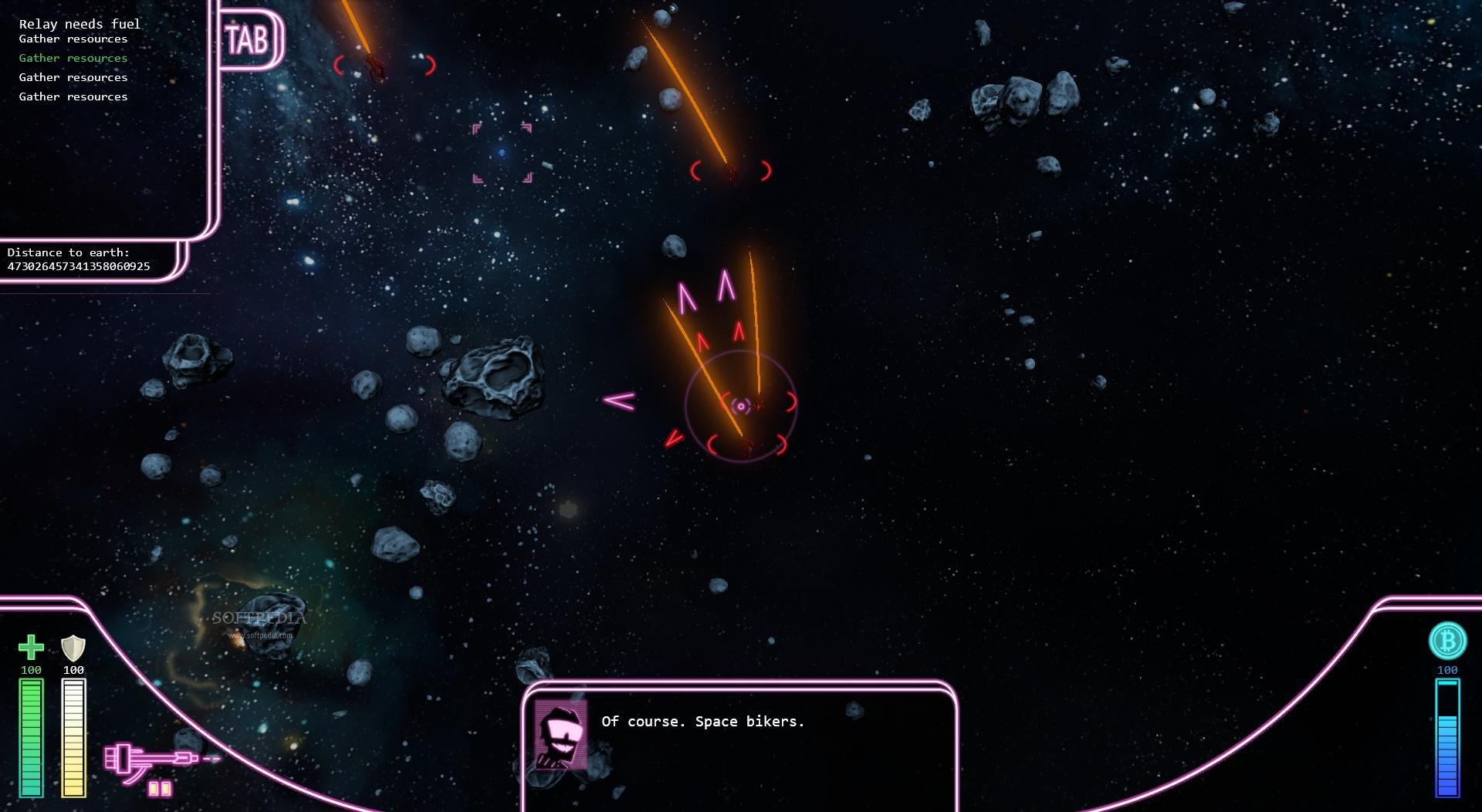Advance the "Of course. Space bikers." dialogue
Screen dimensions: 1482x812
point(702,722)
